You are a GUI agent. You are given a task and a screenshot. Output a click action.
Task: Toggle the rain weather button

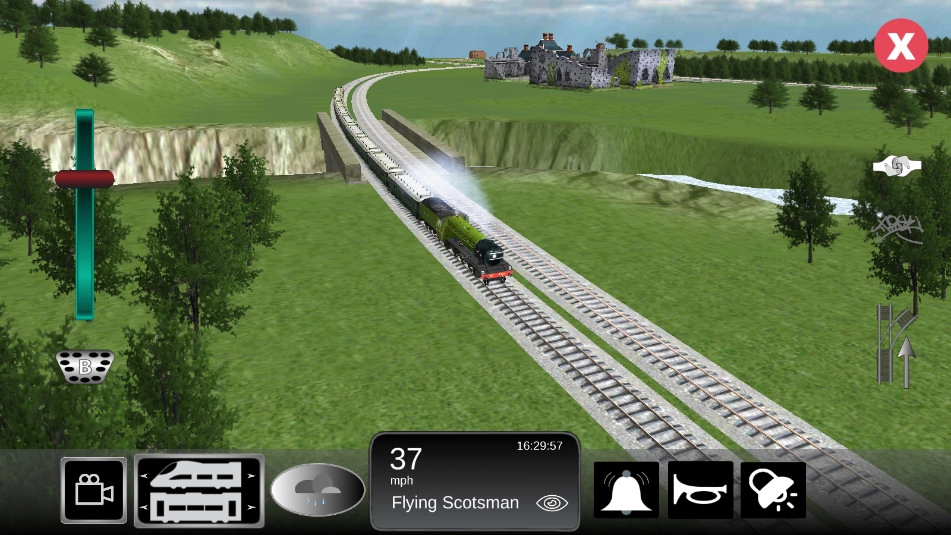[x=318, y=490]
